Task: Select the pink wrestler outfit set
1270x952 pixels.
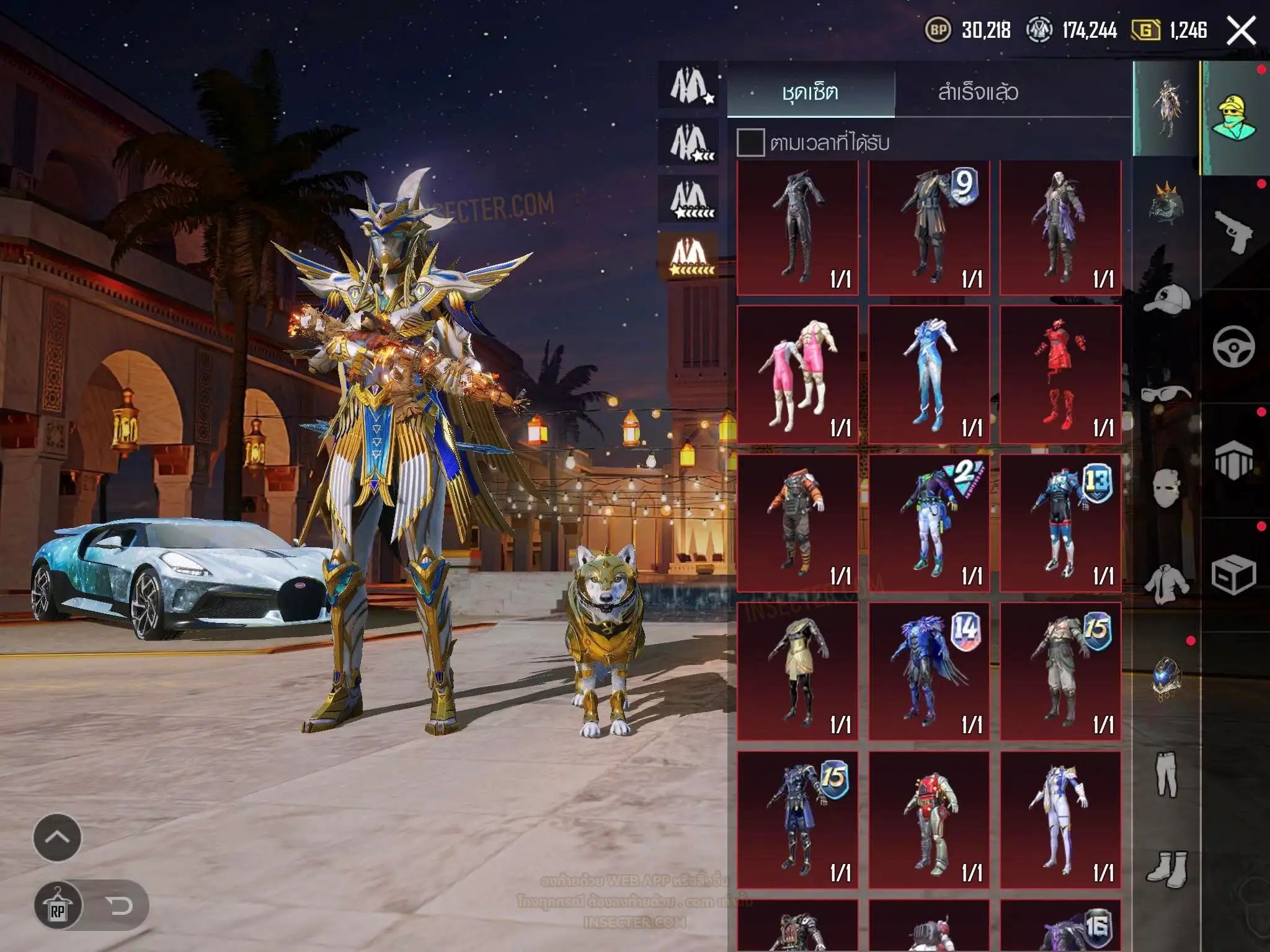Action: (797, 374)
